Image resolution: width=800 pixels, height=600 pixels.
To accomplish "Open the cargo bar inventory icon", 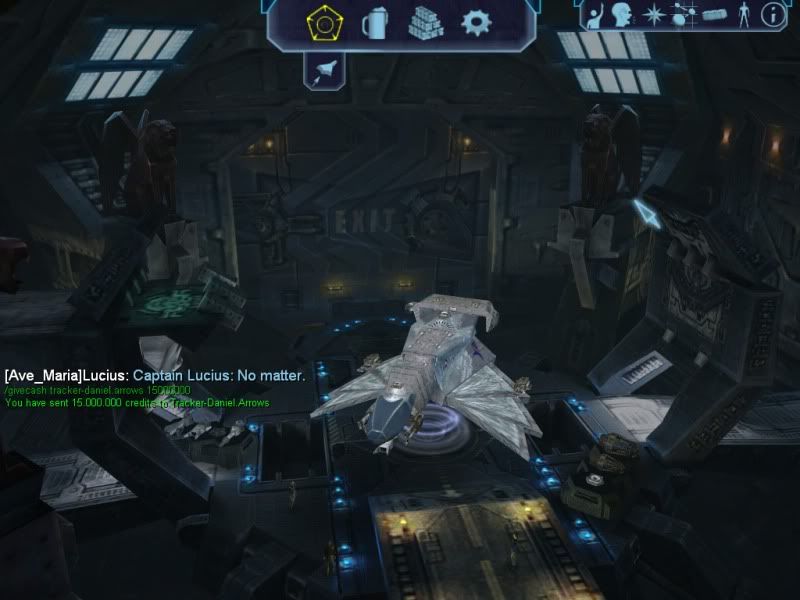I will 712,14.
